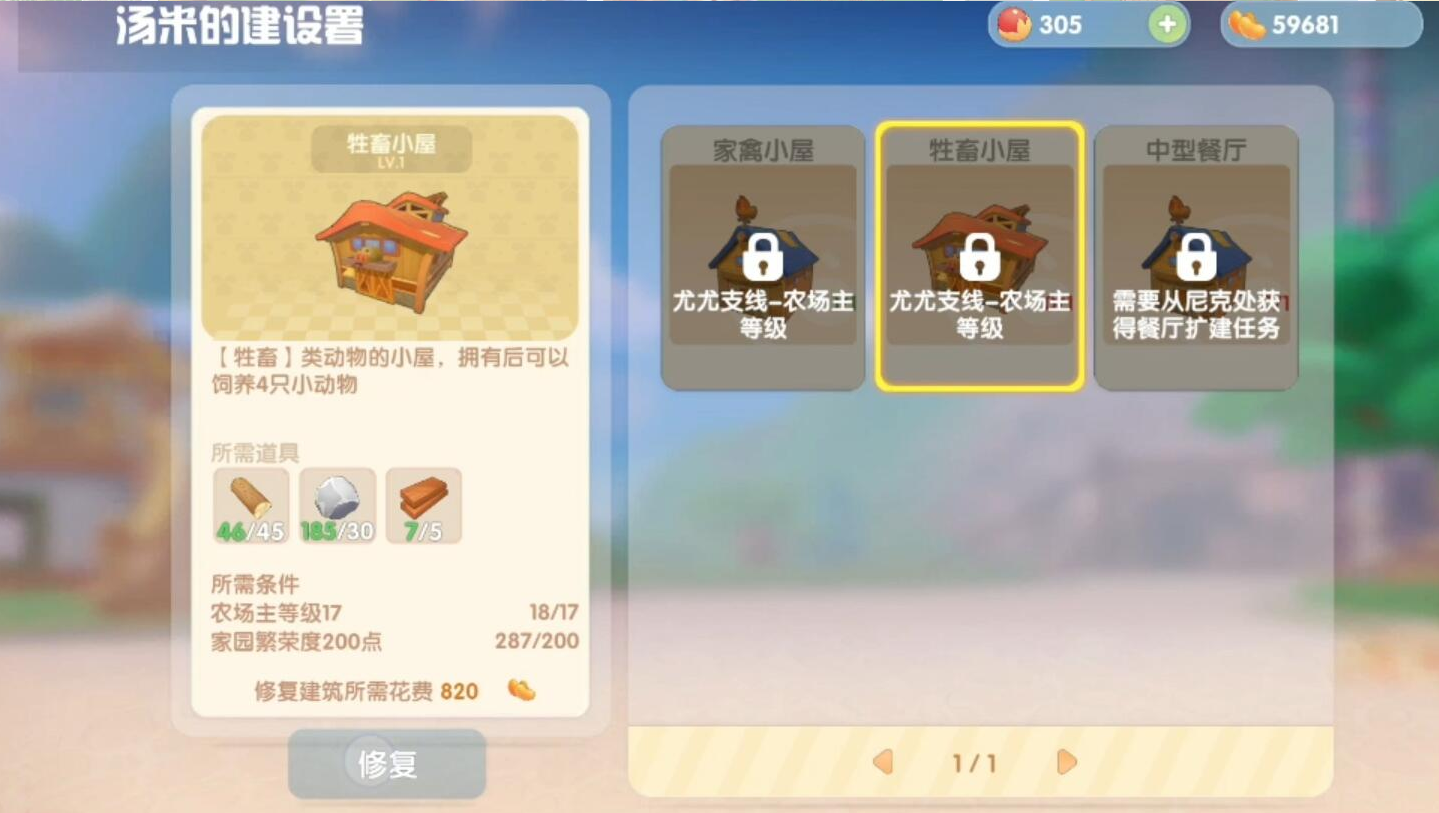Click the stone material icon showing 185/30
1439x813 pixels.
pyautogui.click(x=337, y=503)
